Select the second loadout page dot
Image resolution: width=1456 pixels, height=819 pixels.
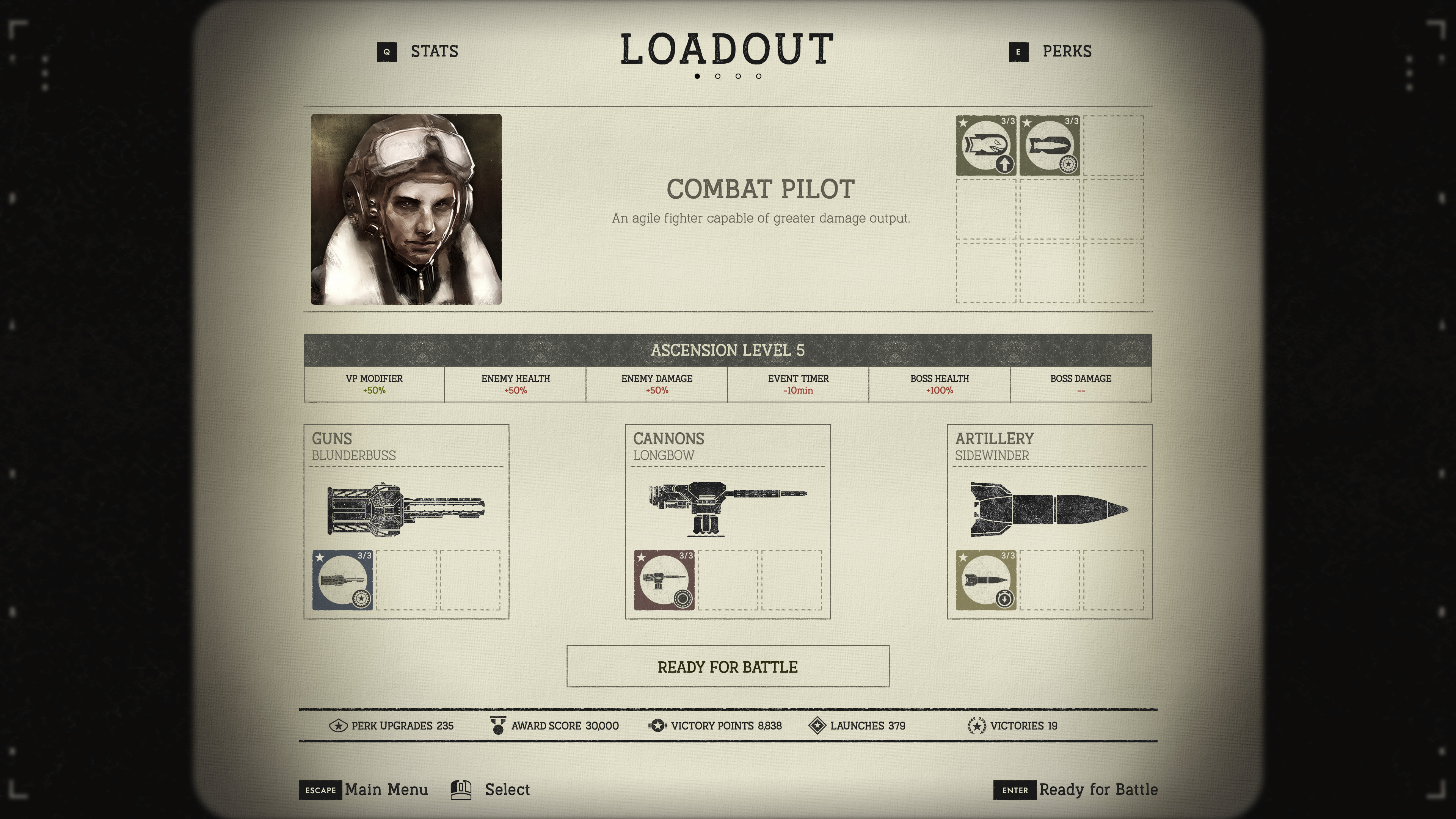(x=718, y=76)
